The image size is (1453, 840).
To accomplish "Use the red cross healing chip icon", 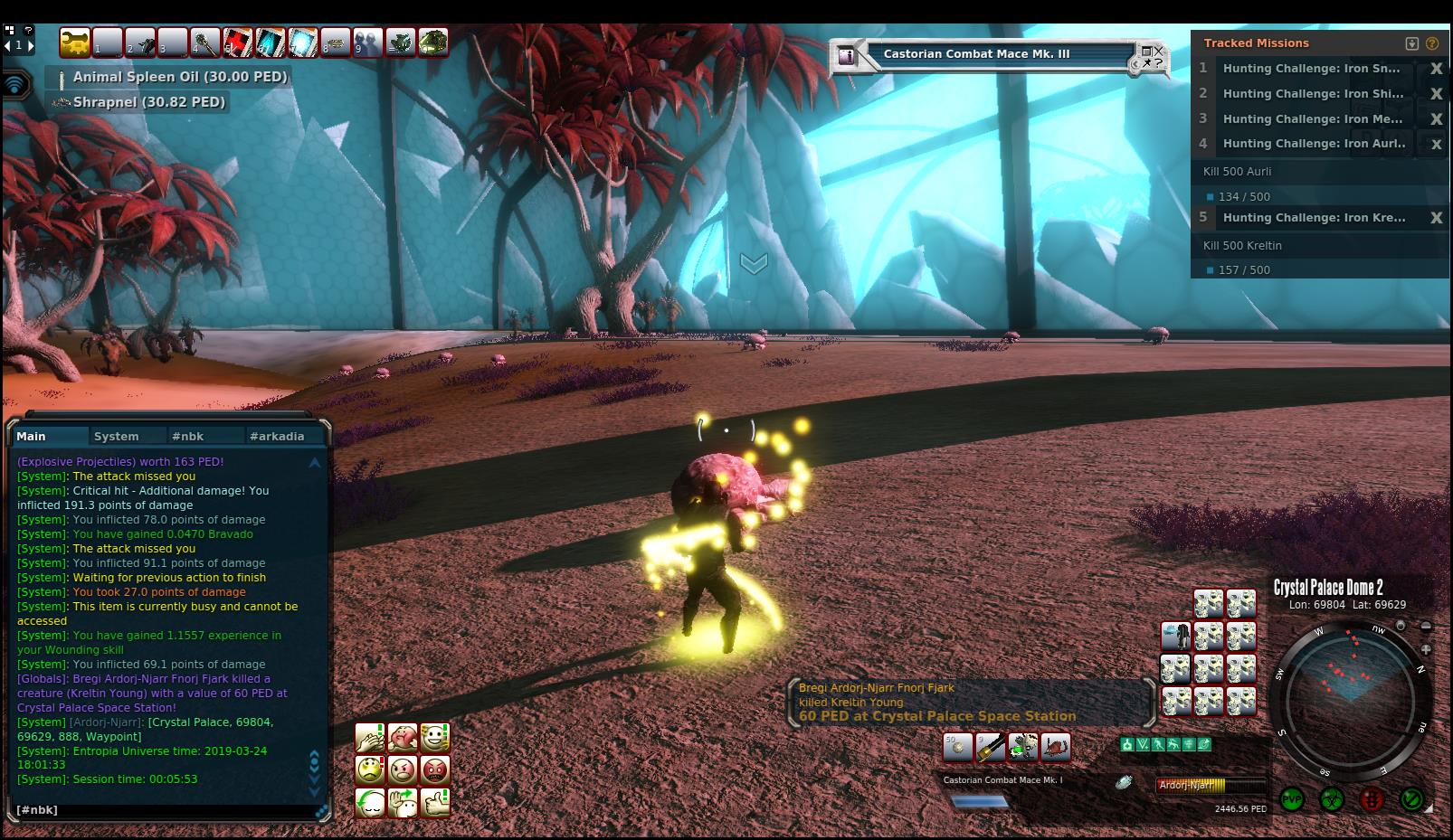I will [x=238, y=42].
